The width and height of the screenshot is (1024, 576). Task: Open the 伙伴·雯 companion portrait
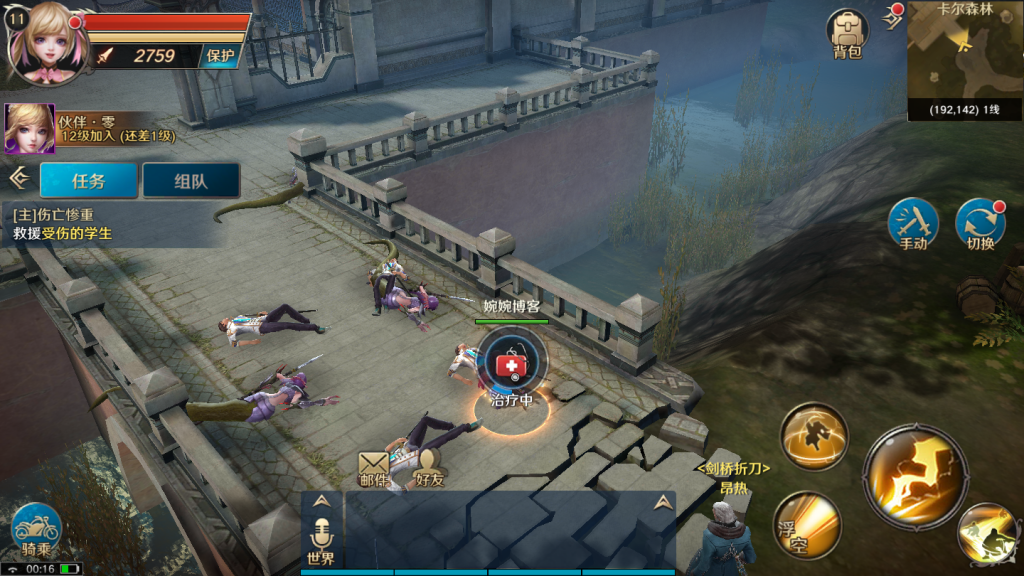tap(29, 127)
